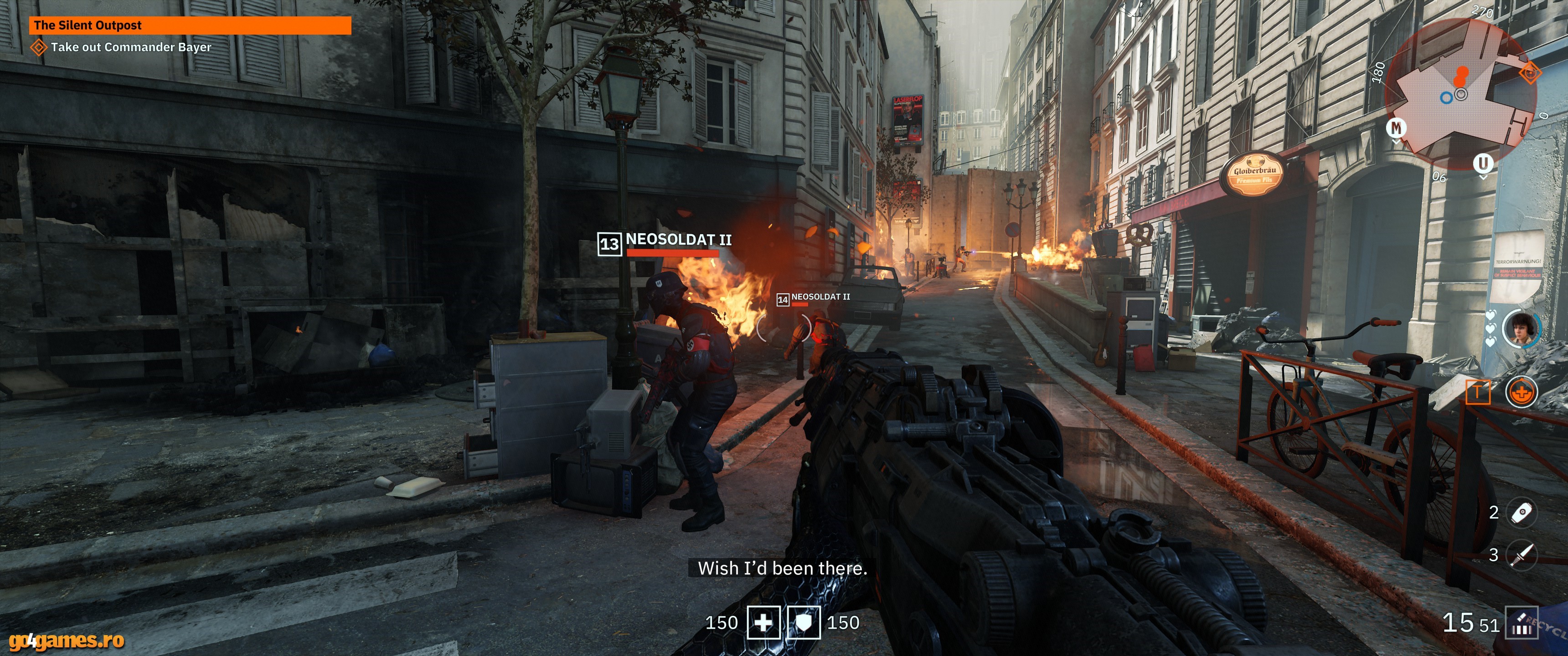The height and width of the screenshot is (656, 1568).
Task: Select the Silent Outpost mission tracker
Action: click(190, 26)
